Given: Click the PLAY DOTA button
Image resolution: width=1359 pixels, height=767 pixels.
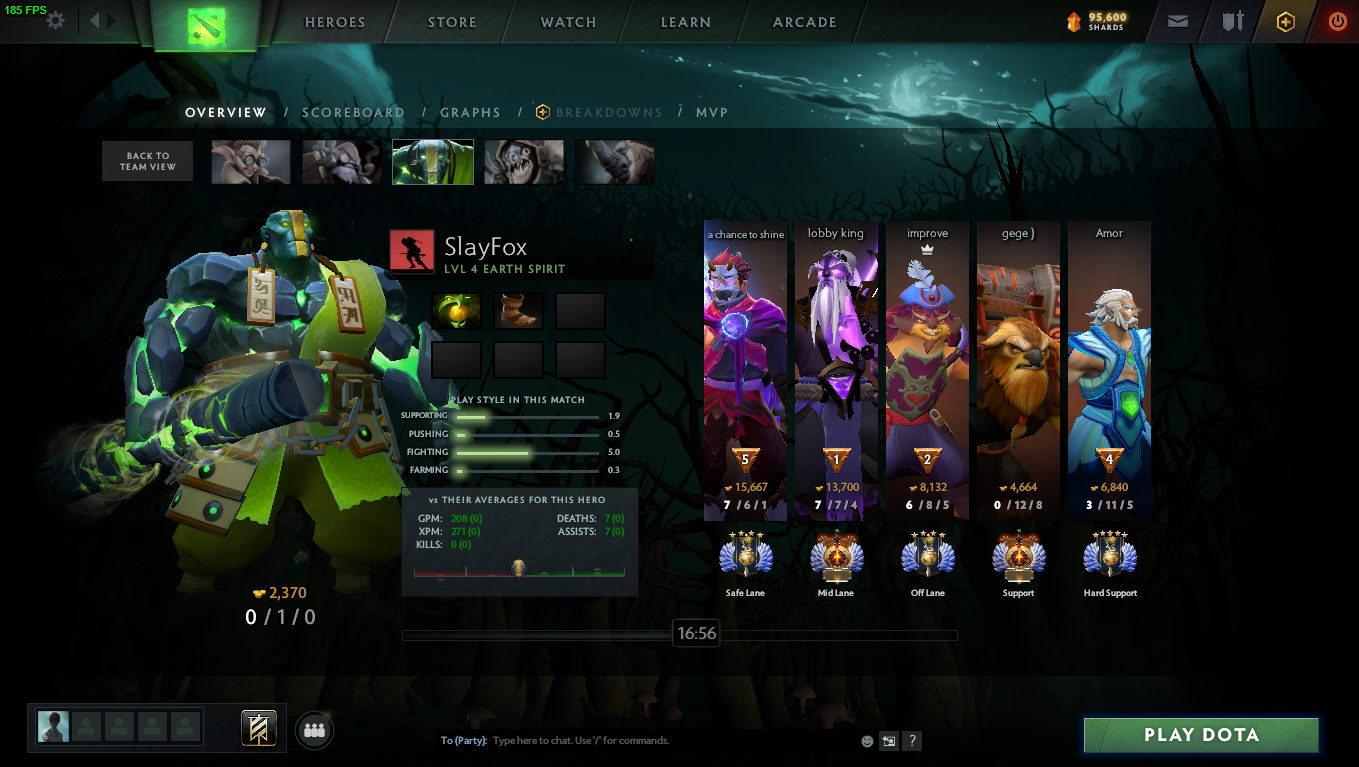Looking at the screenshot, I should pos(1201,735).
